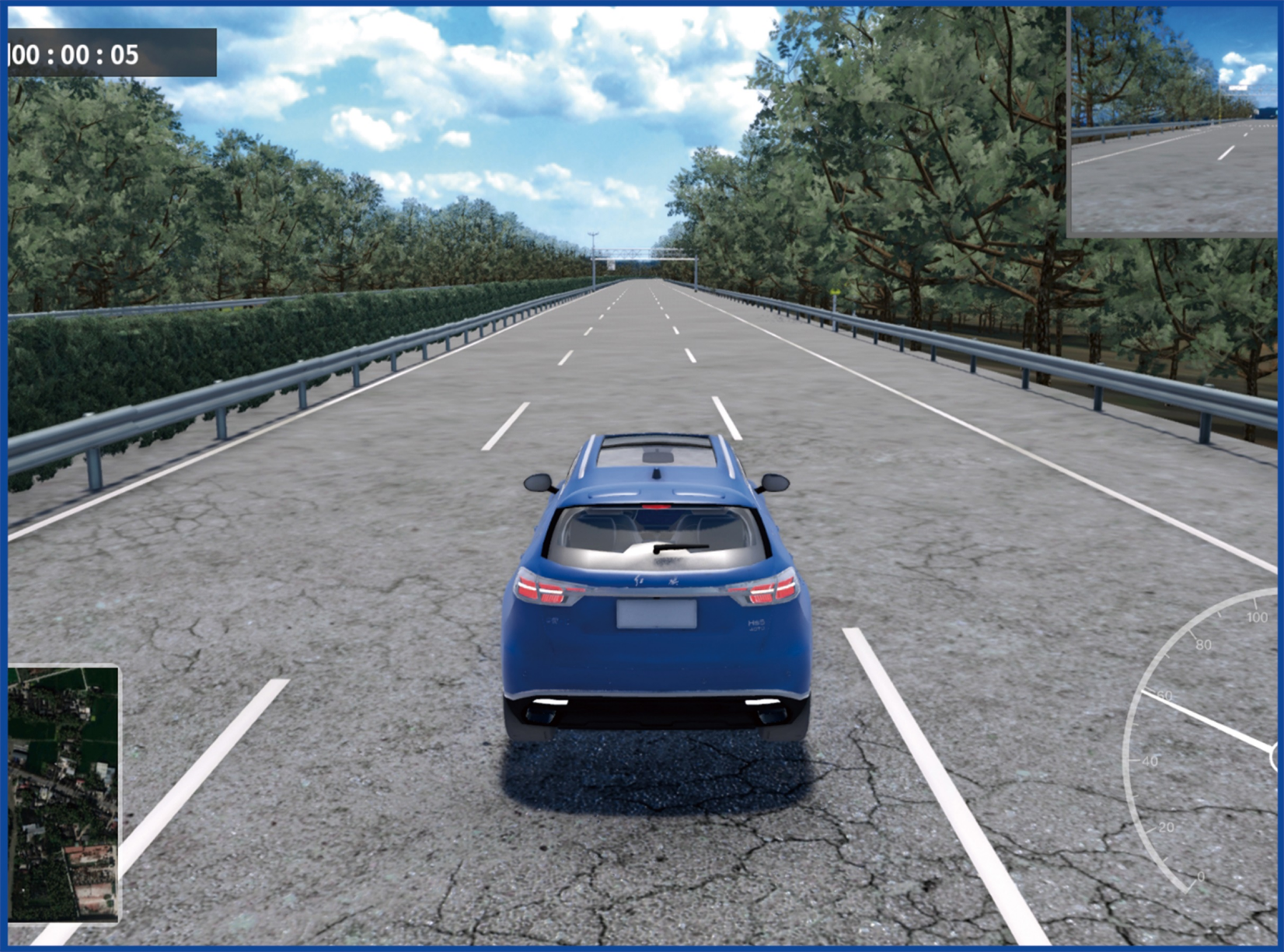Select the front camera preview inset
The width and height of the screenshot is (1284, 952).
pos(1174,120)
